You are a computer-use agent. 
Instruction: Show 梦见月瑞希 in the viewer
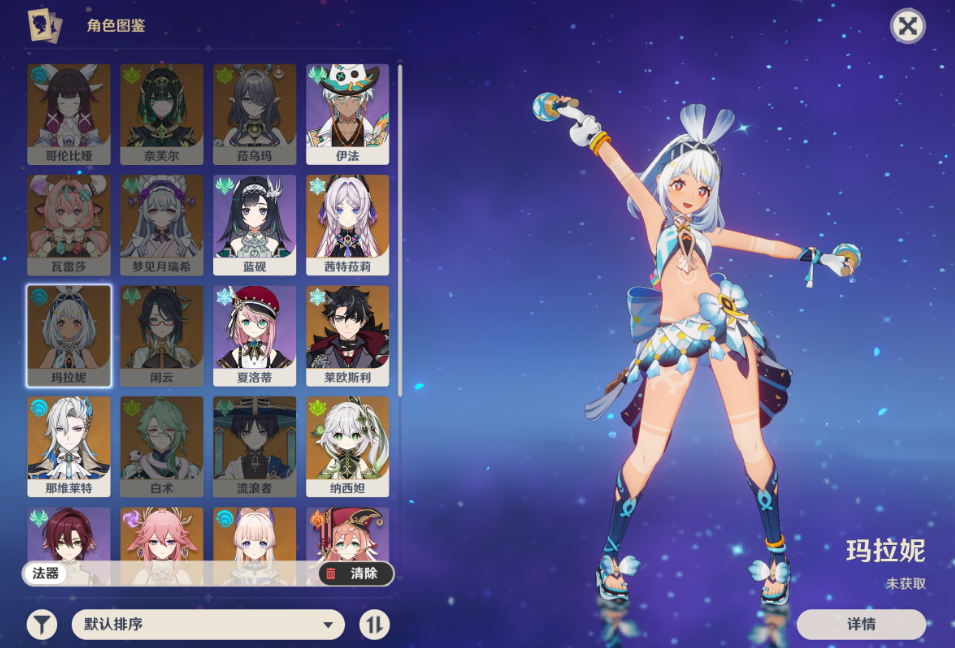coord(162,225)
